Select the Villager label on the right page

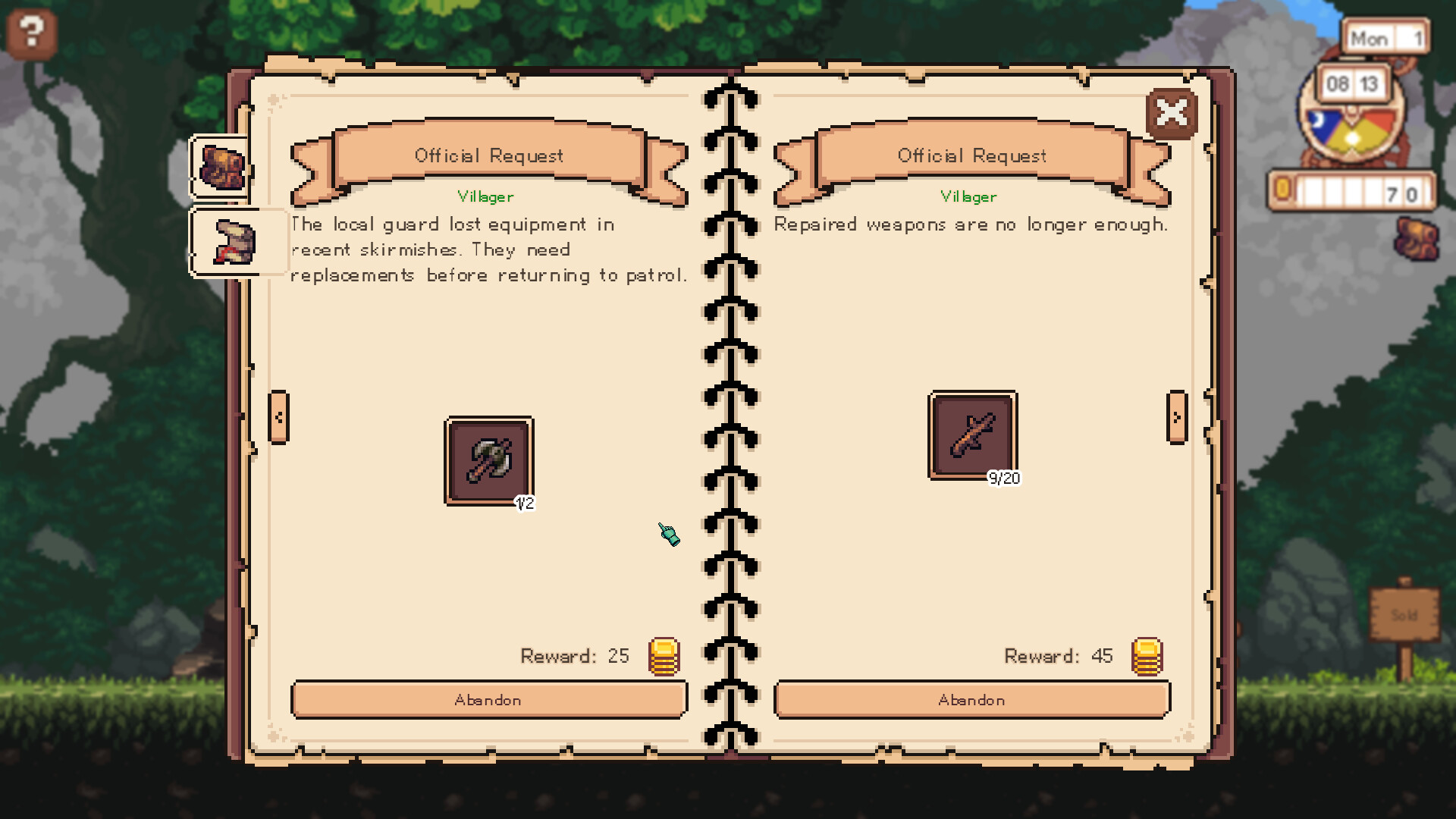pyautogui.click(x=969, y=196)
